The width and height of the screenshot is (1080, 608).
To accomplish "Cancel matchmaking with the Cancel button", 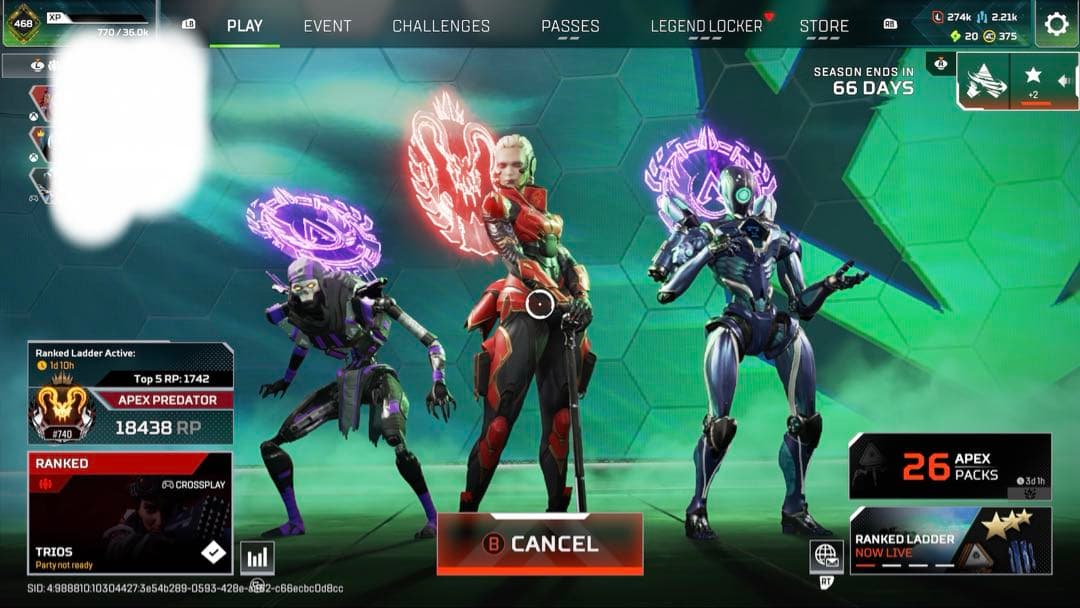I will coord(540,544).
